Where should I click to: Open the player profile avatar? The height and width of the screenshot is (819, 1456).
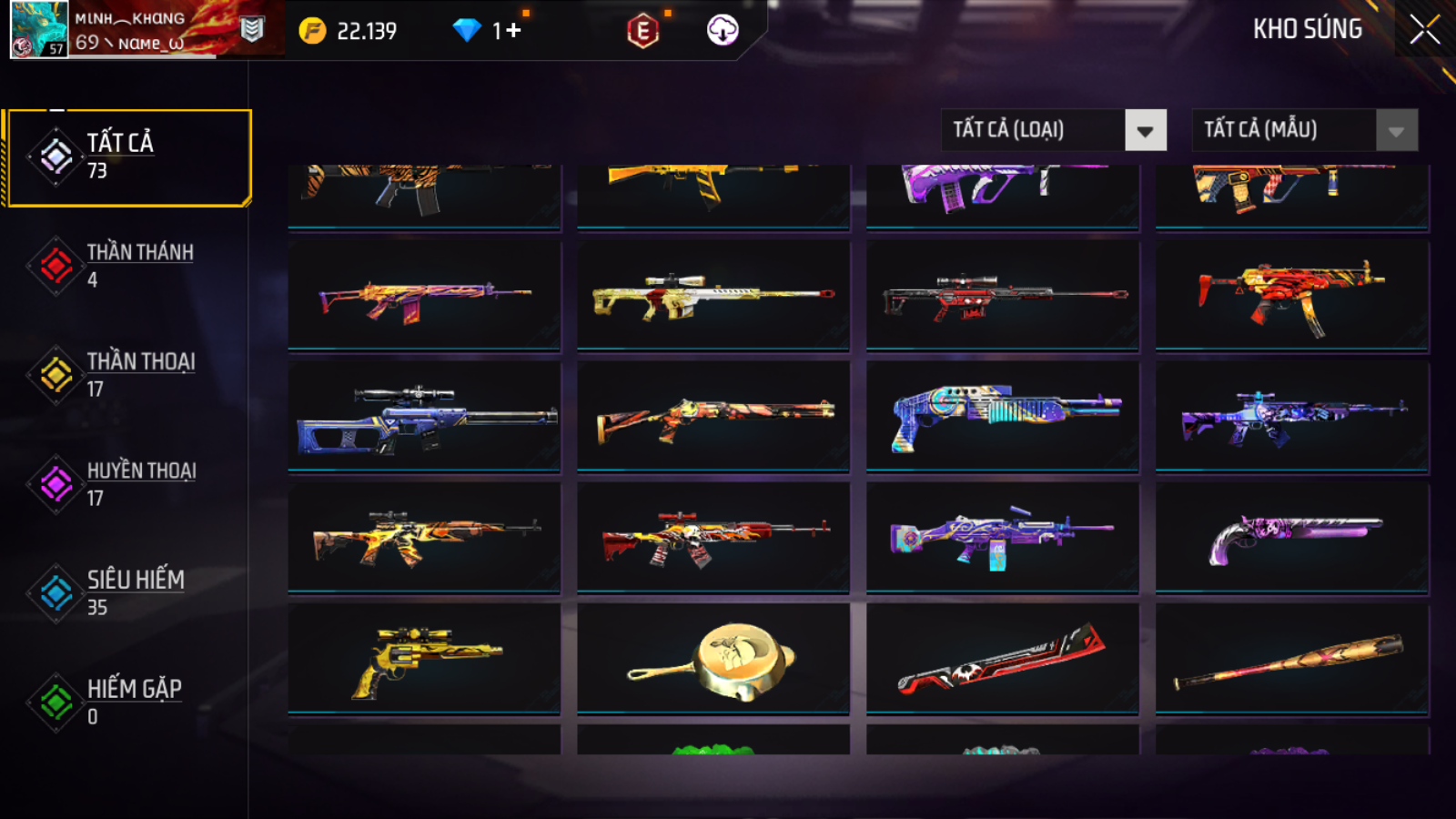[x=38, y=29]
